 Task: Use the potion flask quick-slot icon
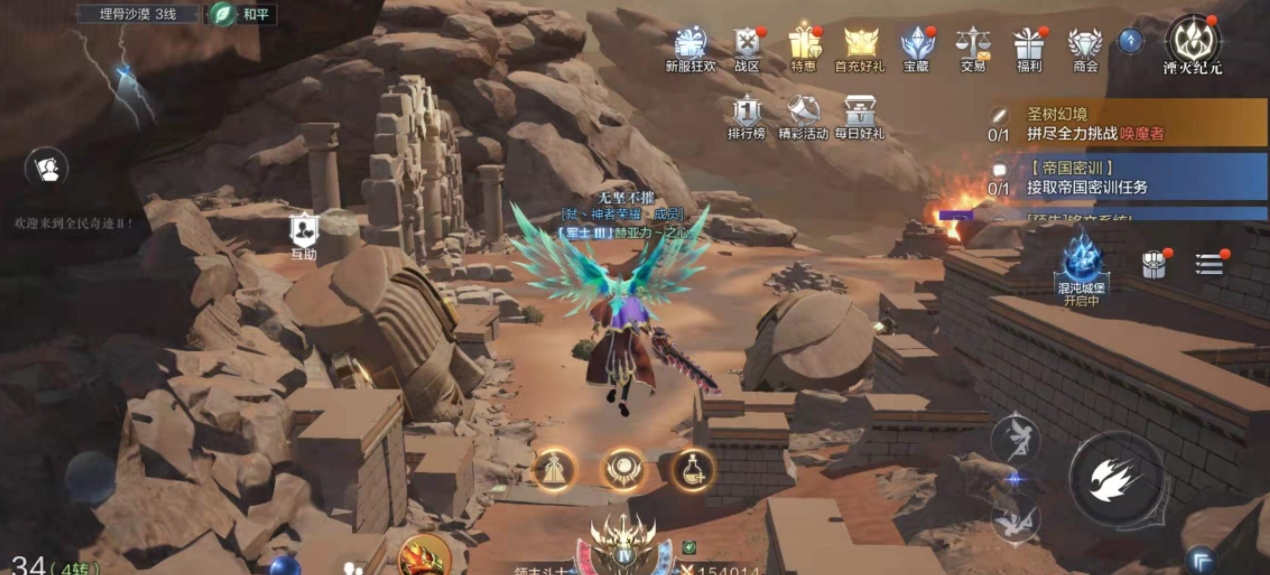click(x=692, y=468)
